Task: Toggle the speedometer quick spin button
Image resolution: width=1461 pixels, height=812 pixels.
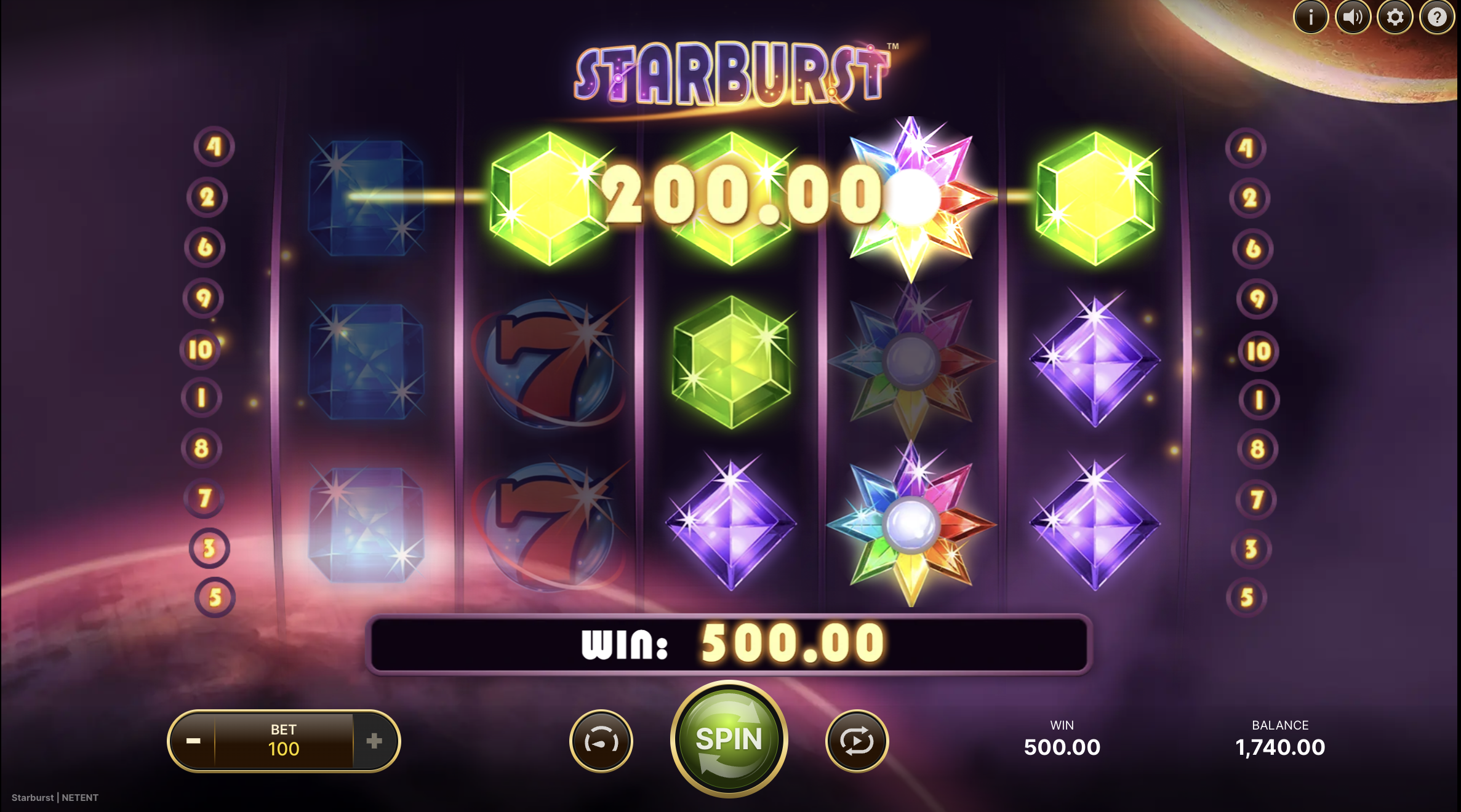Action: pos(601,741)
